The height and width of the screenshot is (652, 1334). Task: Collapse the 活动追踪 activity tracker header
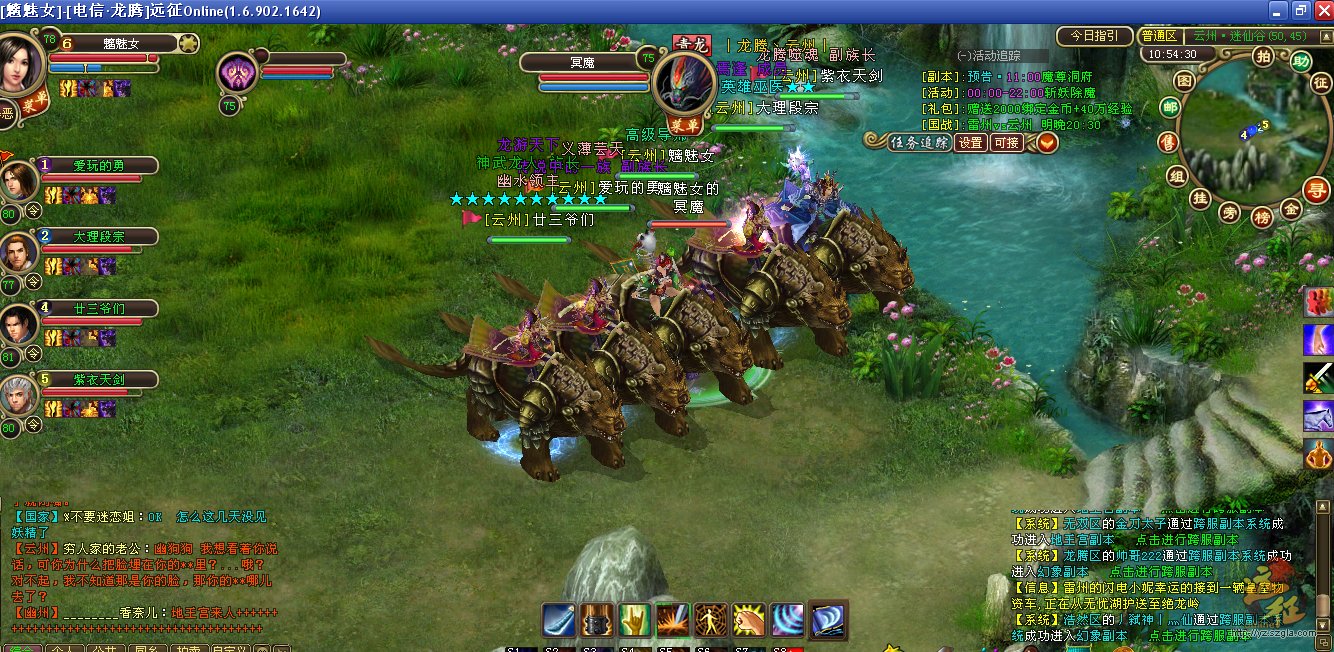point(964,56)
